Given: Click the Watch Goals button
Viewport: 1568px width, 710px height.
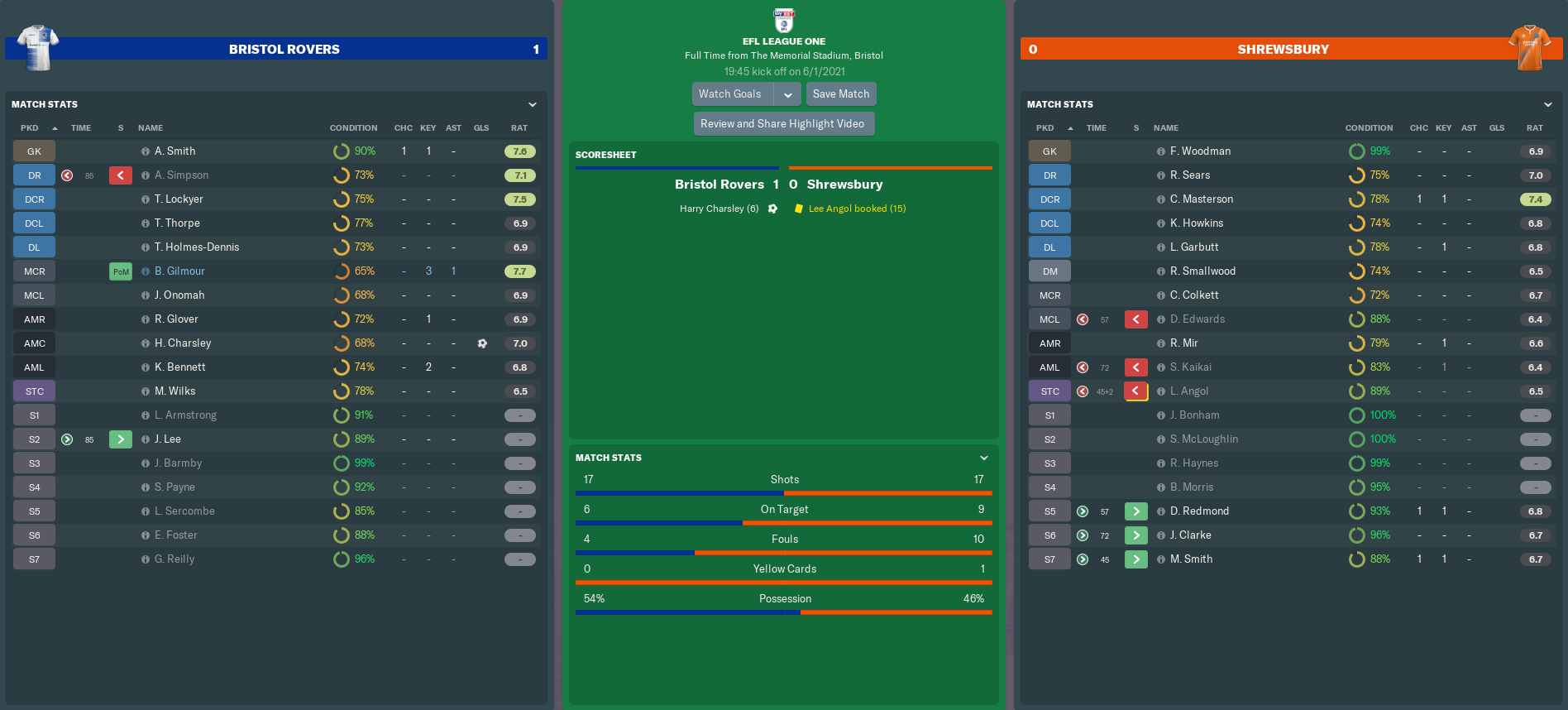Looking at the screenshot, I should point(731,94).
